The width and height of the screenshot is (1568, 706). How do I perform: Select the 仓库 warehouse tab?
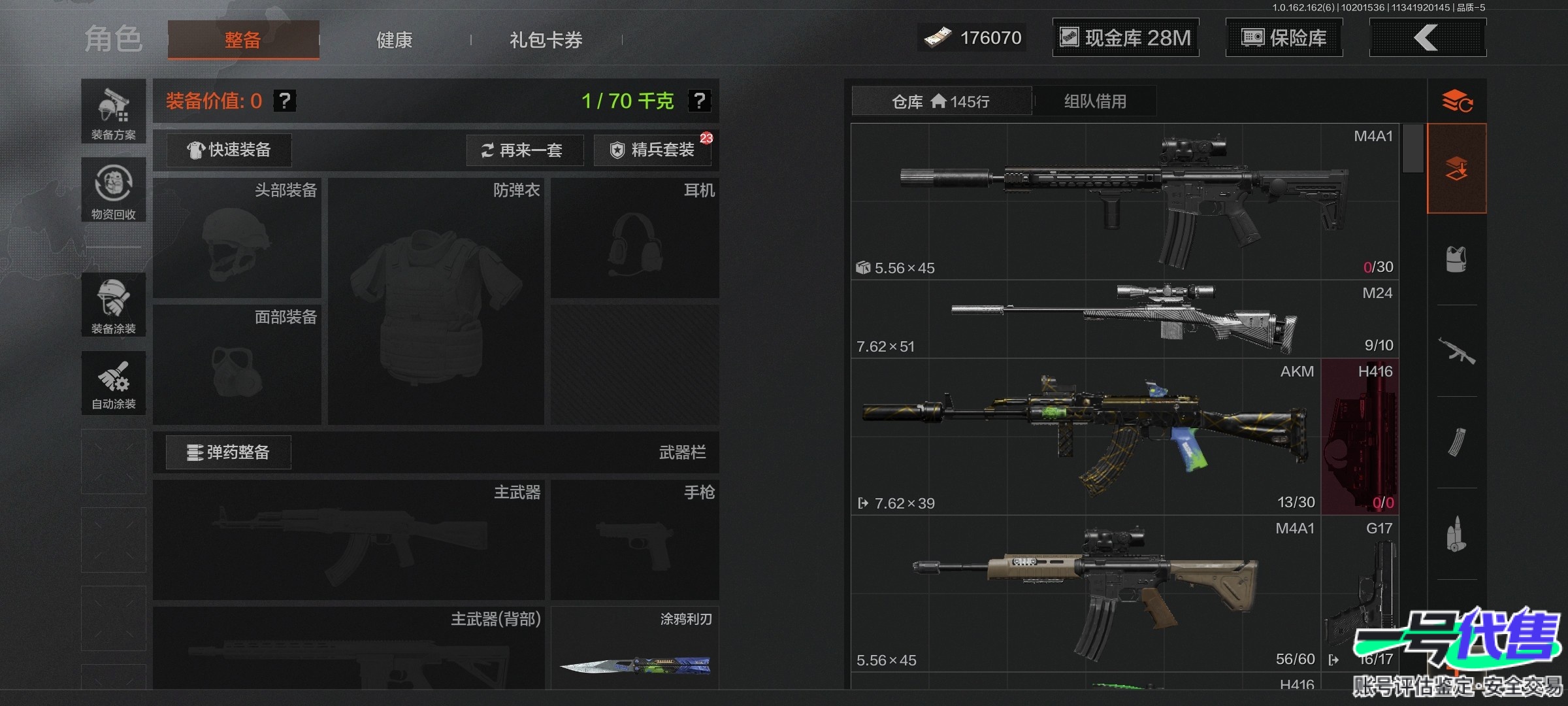pos(941,101)
